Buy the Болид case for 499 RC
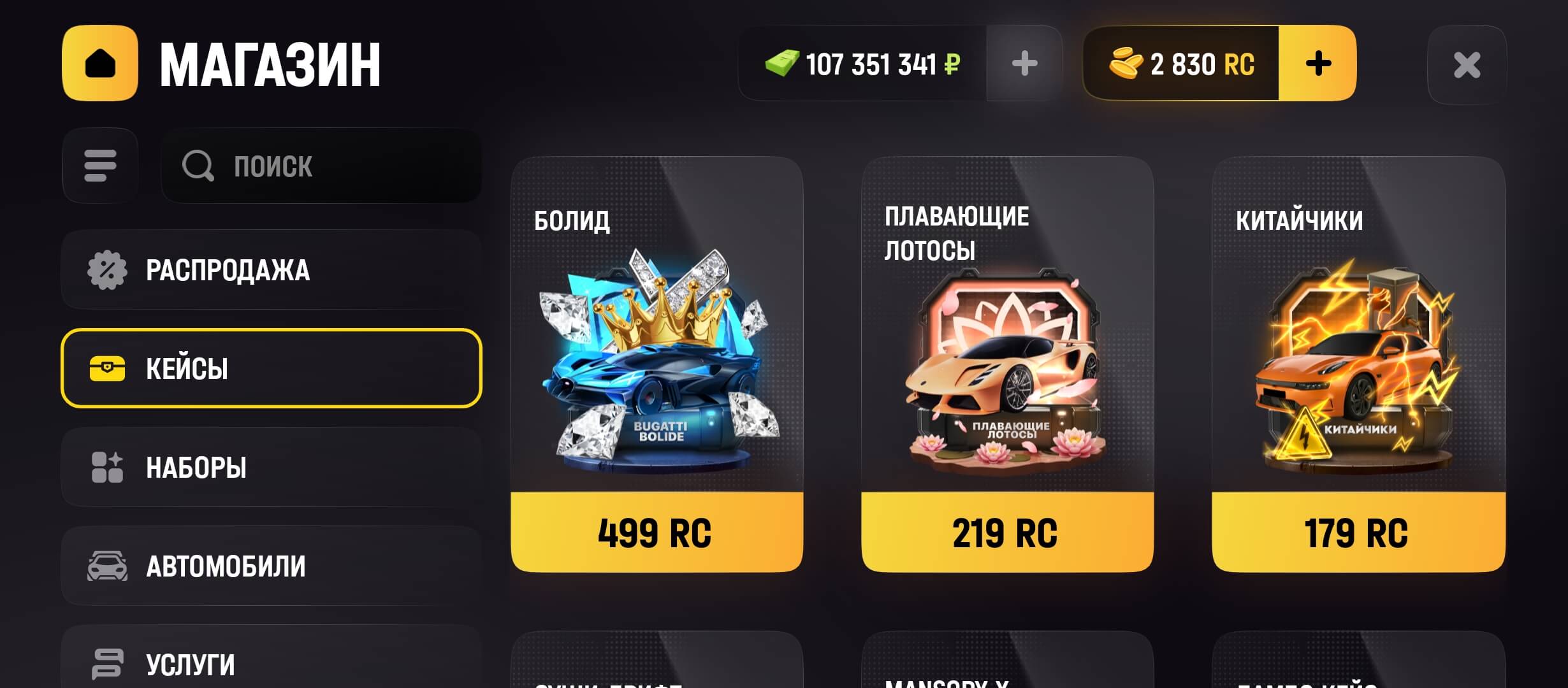The height and width of the screenshot is (688, 1568). coord(657,533)
